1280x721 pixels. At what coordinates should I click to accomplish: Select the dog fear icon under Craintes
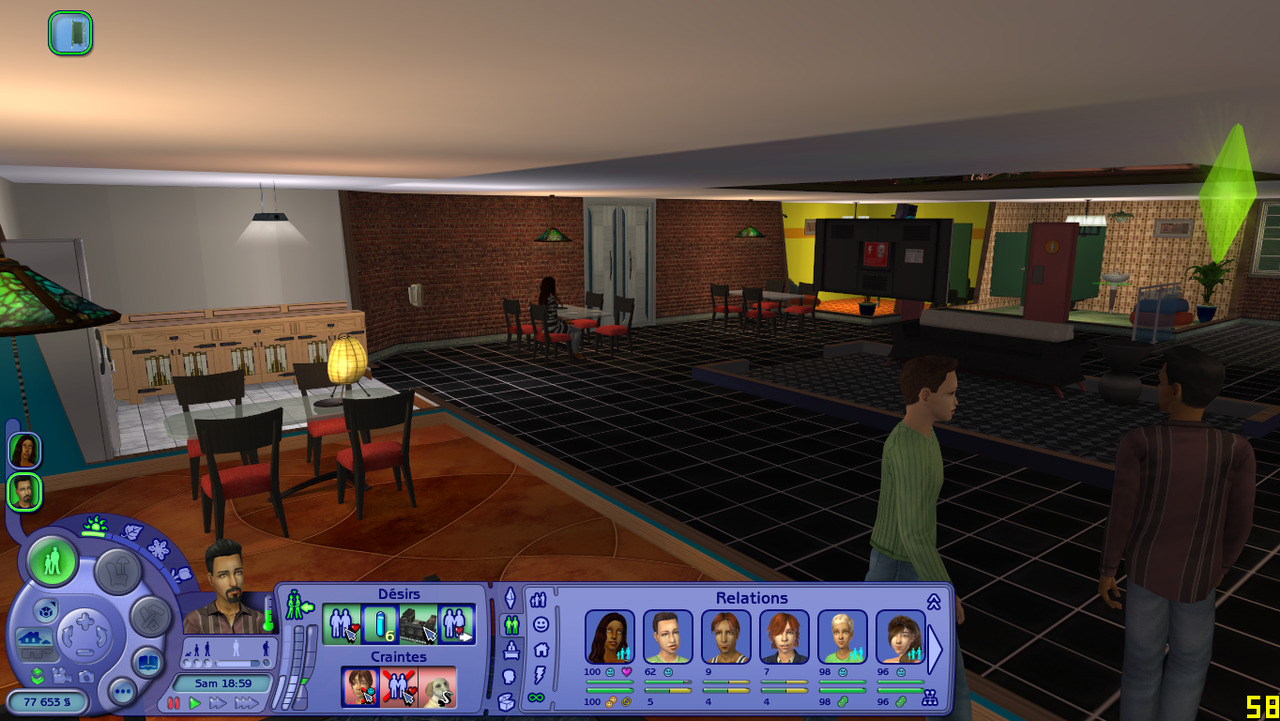(437, 687)
